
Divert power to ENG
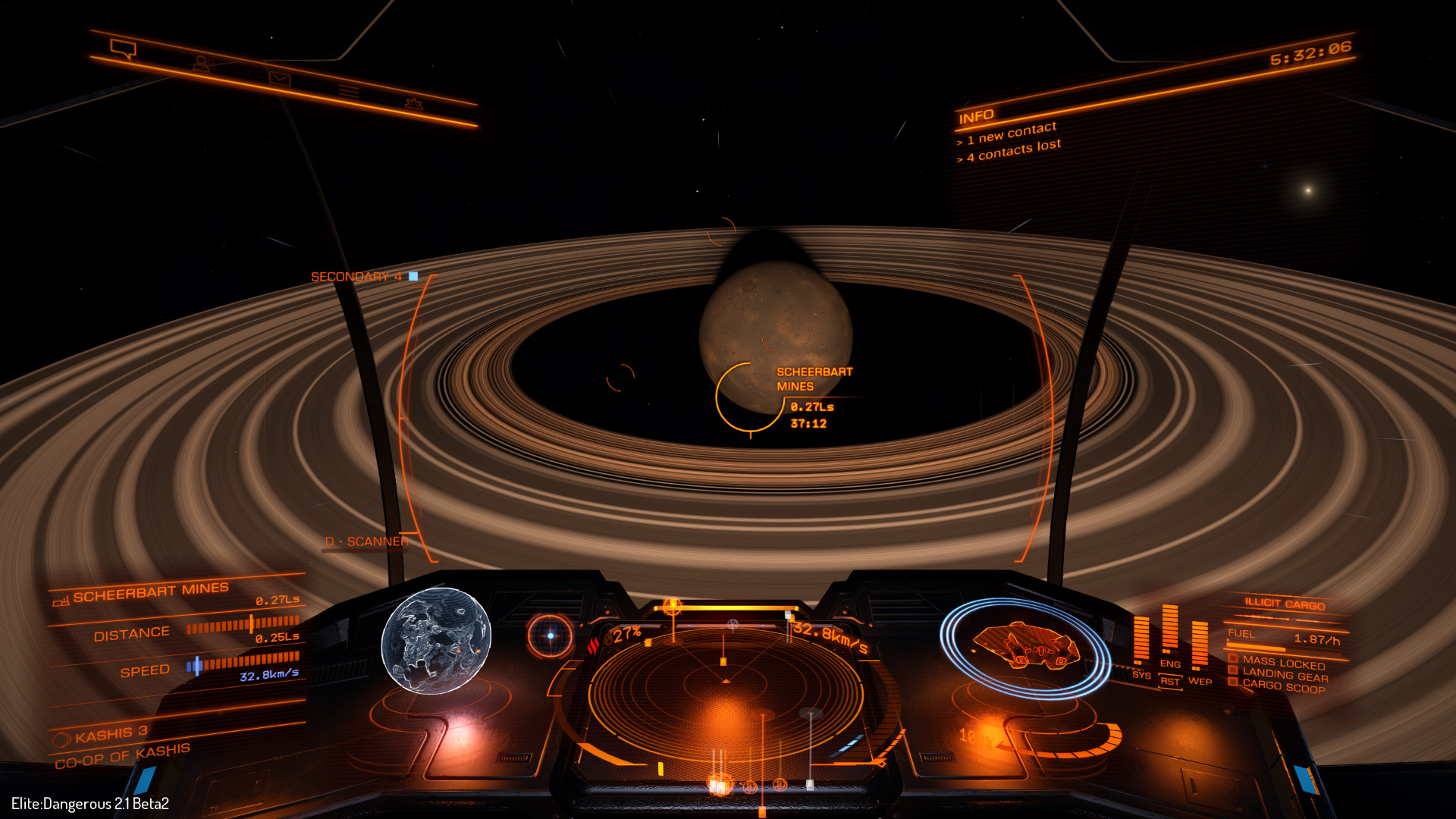[x=1170, y=664]
